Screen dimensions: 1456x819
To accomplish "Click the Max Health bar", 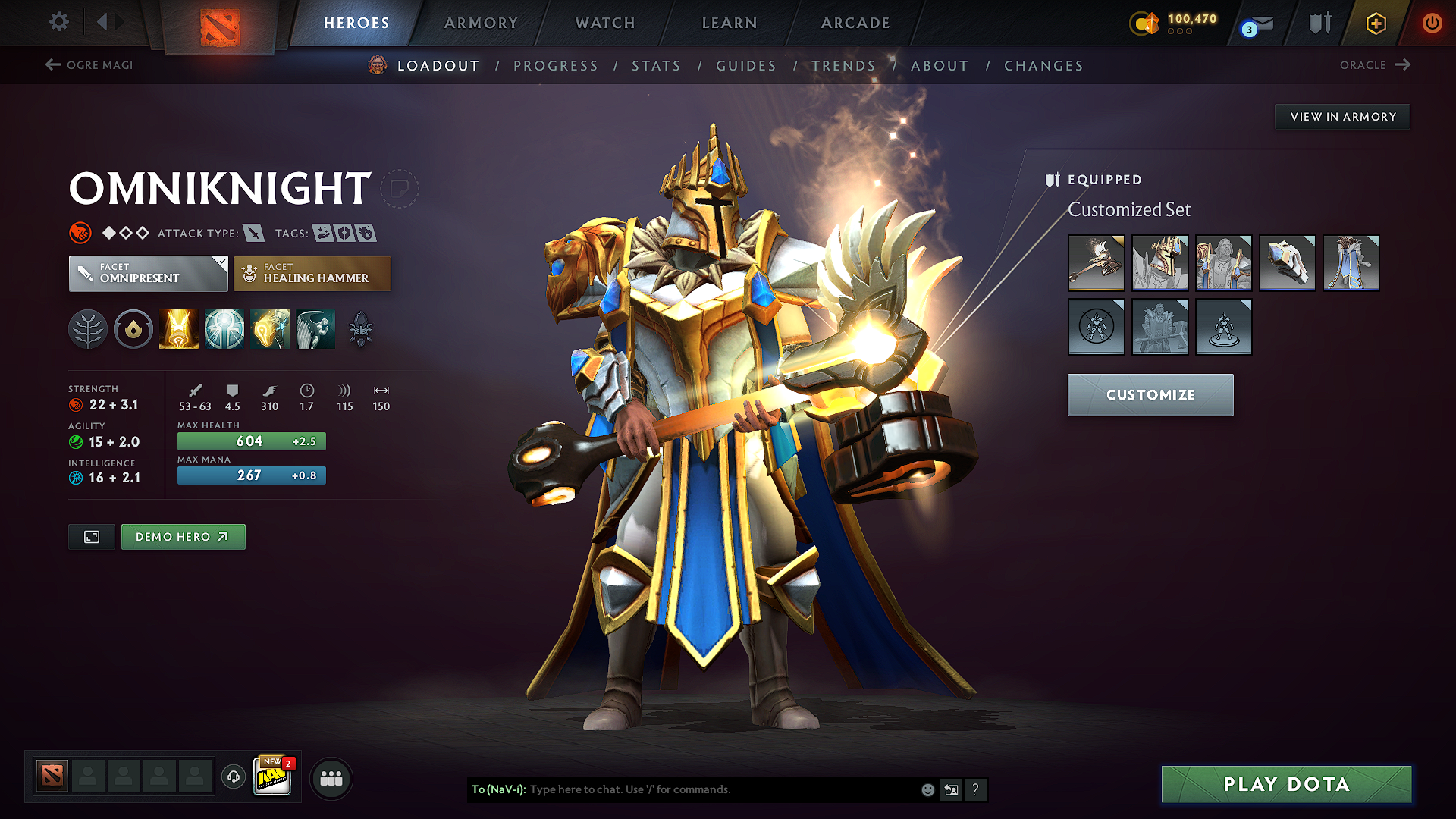I will (x=251, y=441).
